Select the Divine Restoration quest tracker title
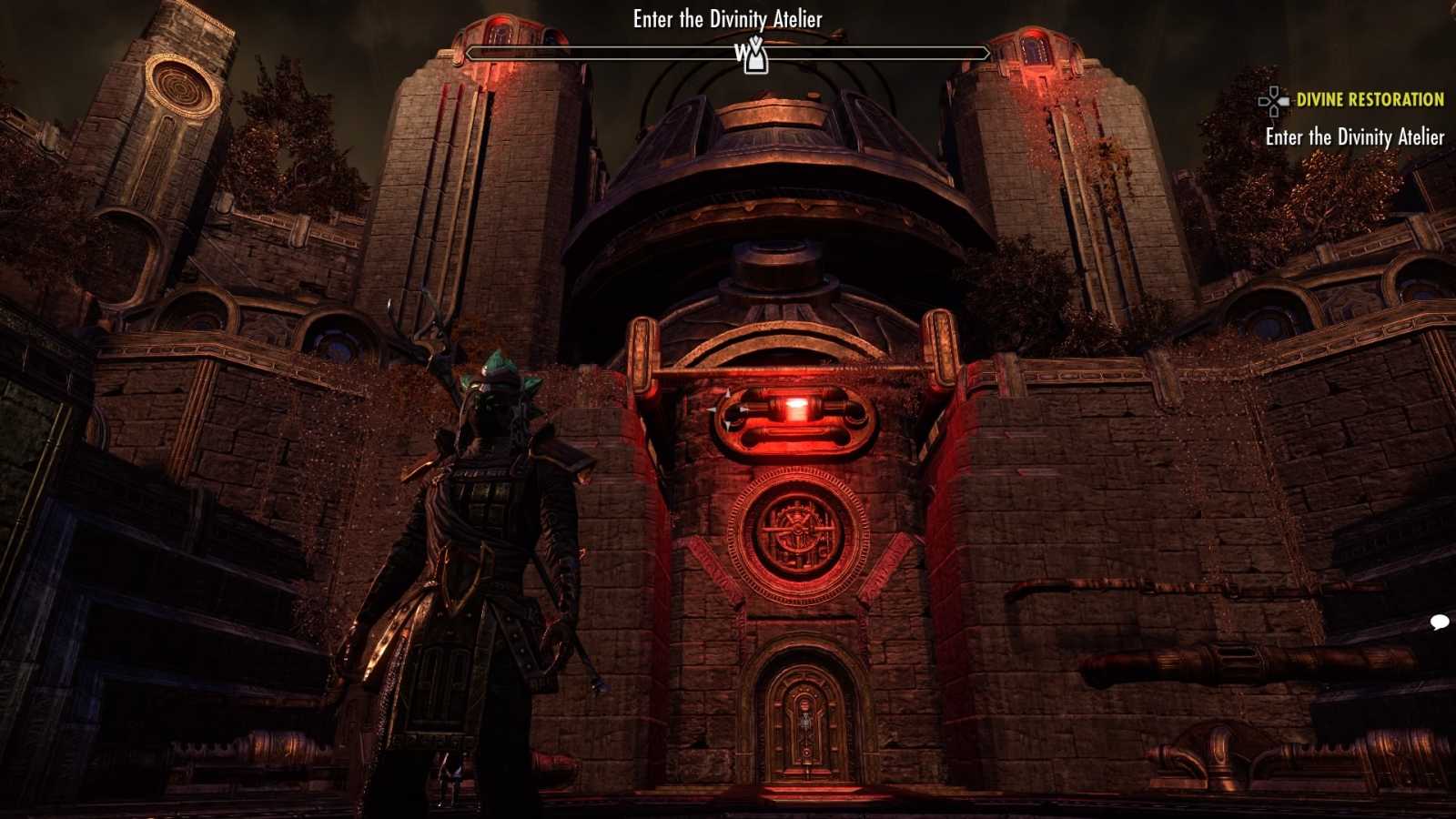Screen dimensions: 1456x819 click(1370, 100)
